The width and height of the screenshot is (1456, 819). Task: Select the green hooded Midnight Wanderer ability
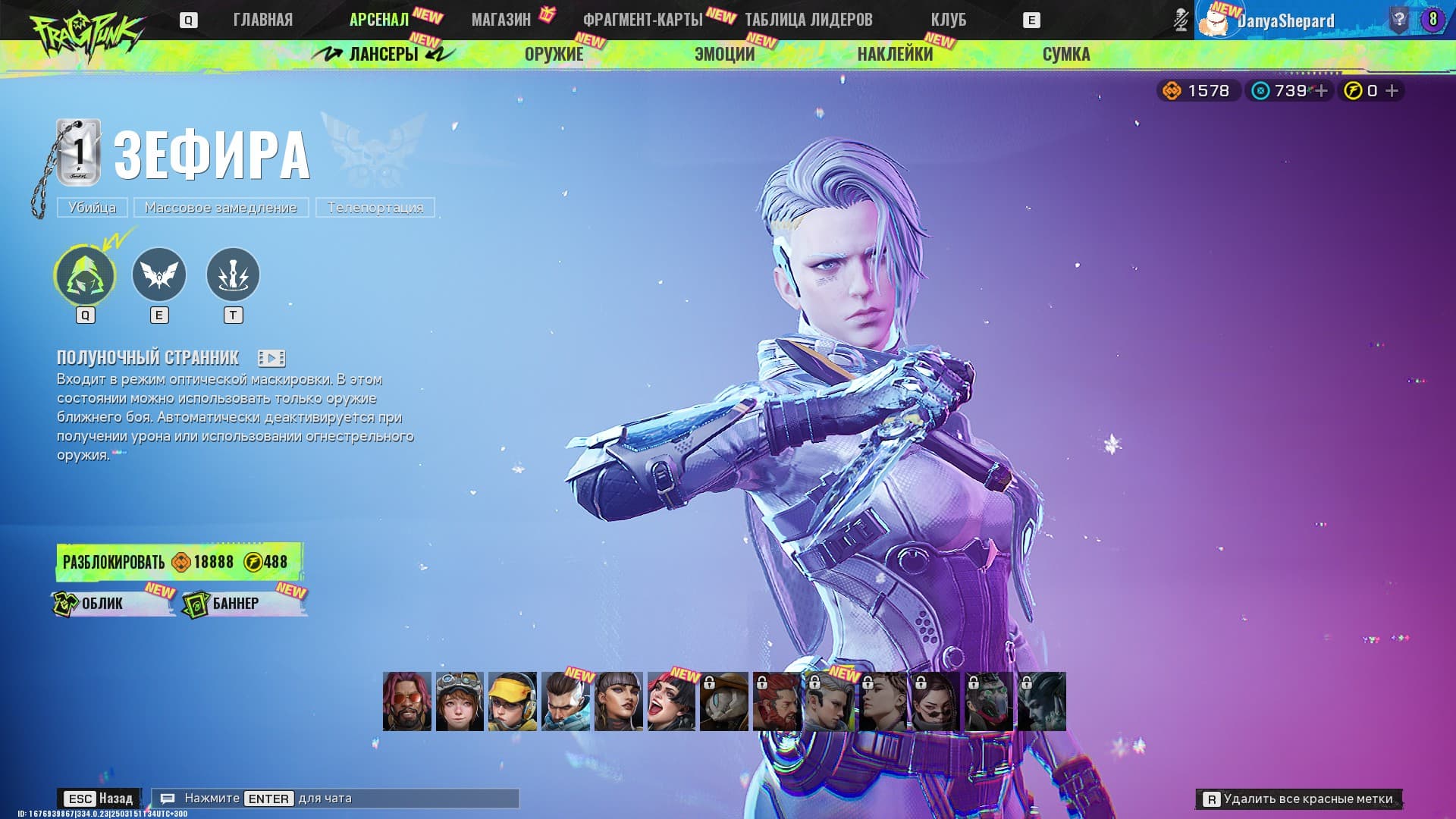point(85,275)
